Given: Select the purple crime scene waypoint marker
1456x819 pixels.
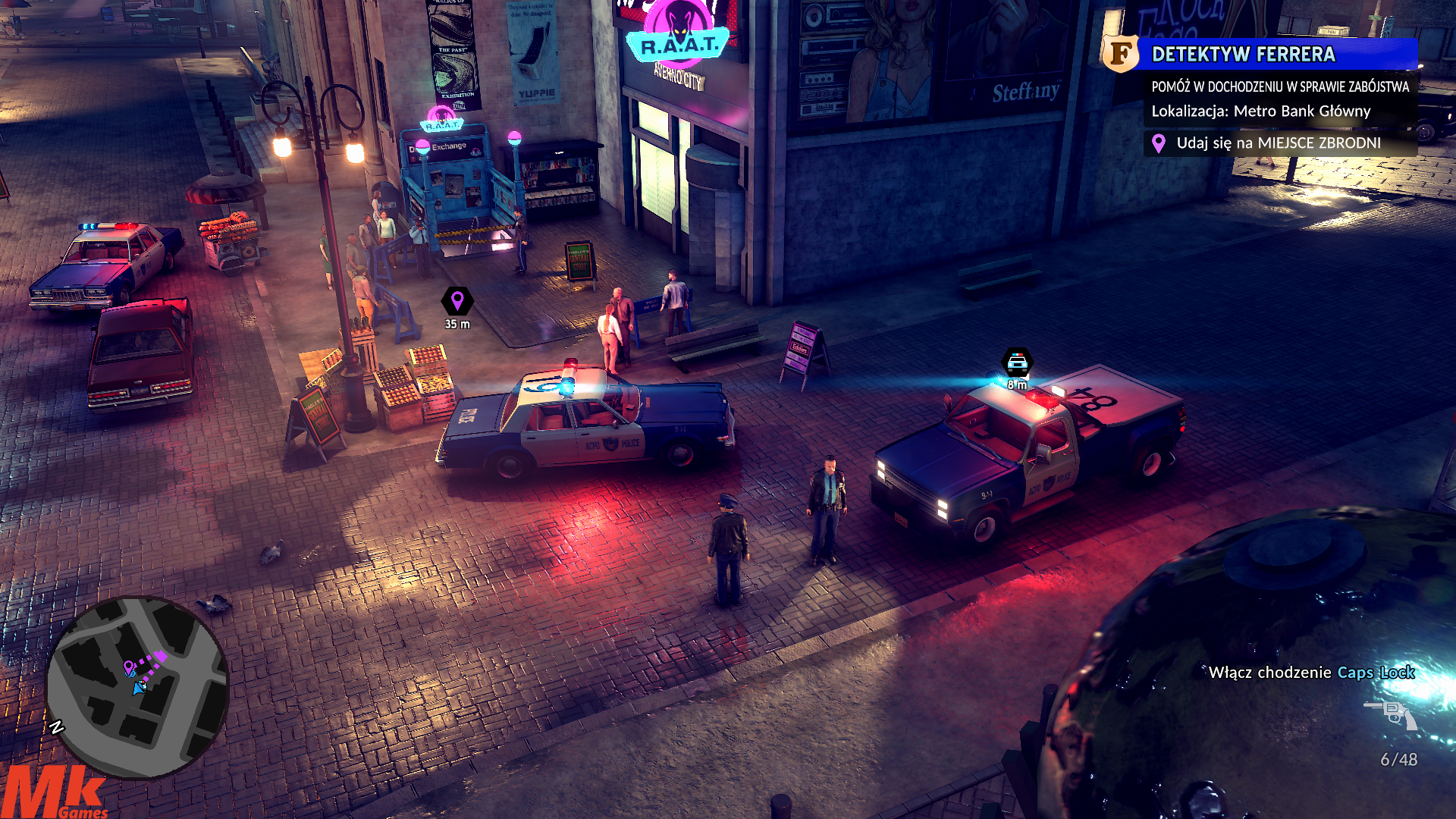Looking at the screenshot, I should (x=457, y=301).
